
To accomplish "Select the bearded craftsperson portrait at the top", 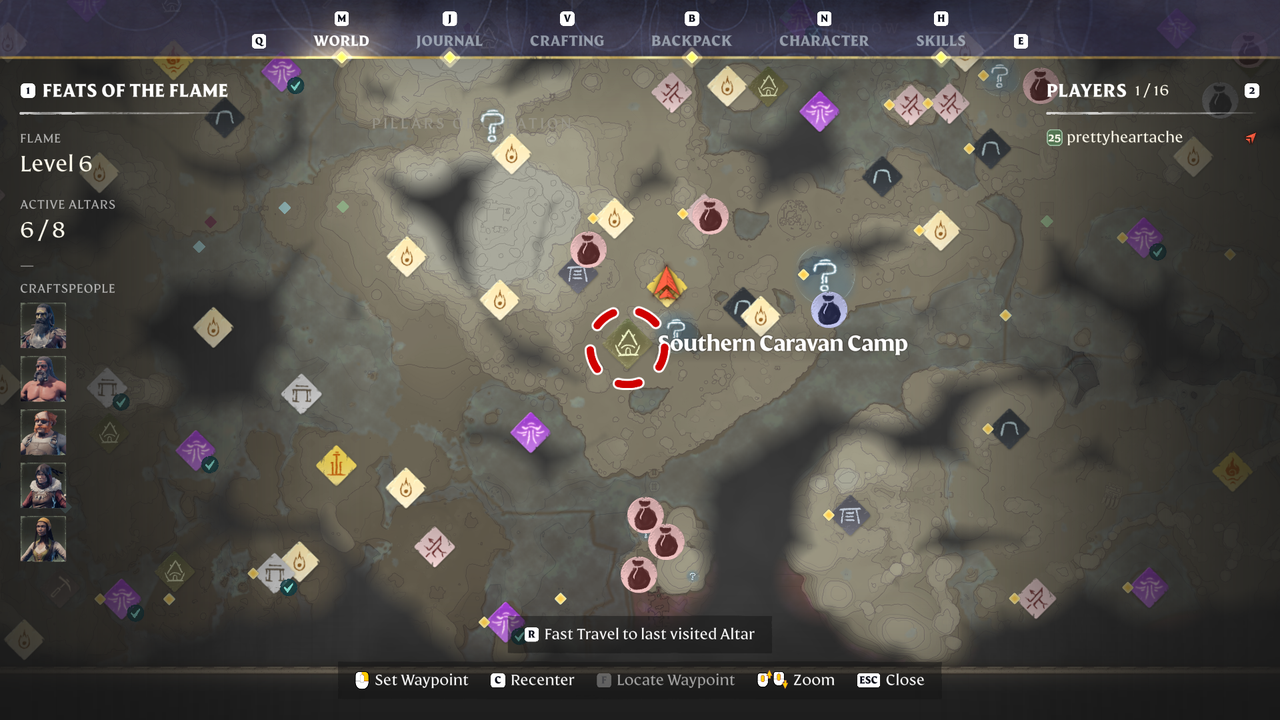I will click(x=43, y=326).
